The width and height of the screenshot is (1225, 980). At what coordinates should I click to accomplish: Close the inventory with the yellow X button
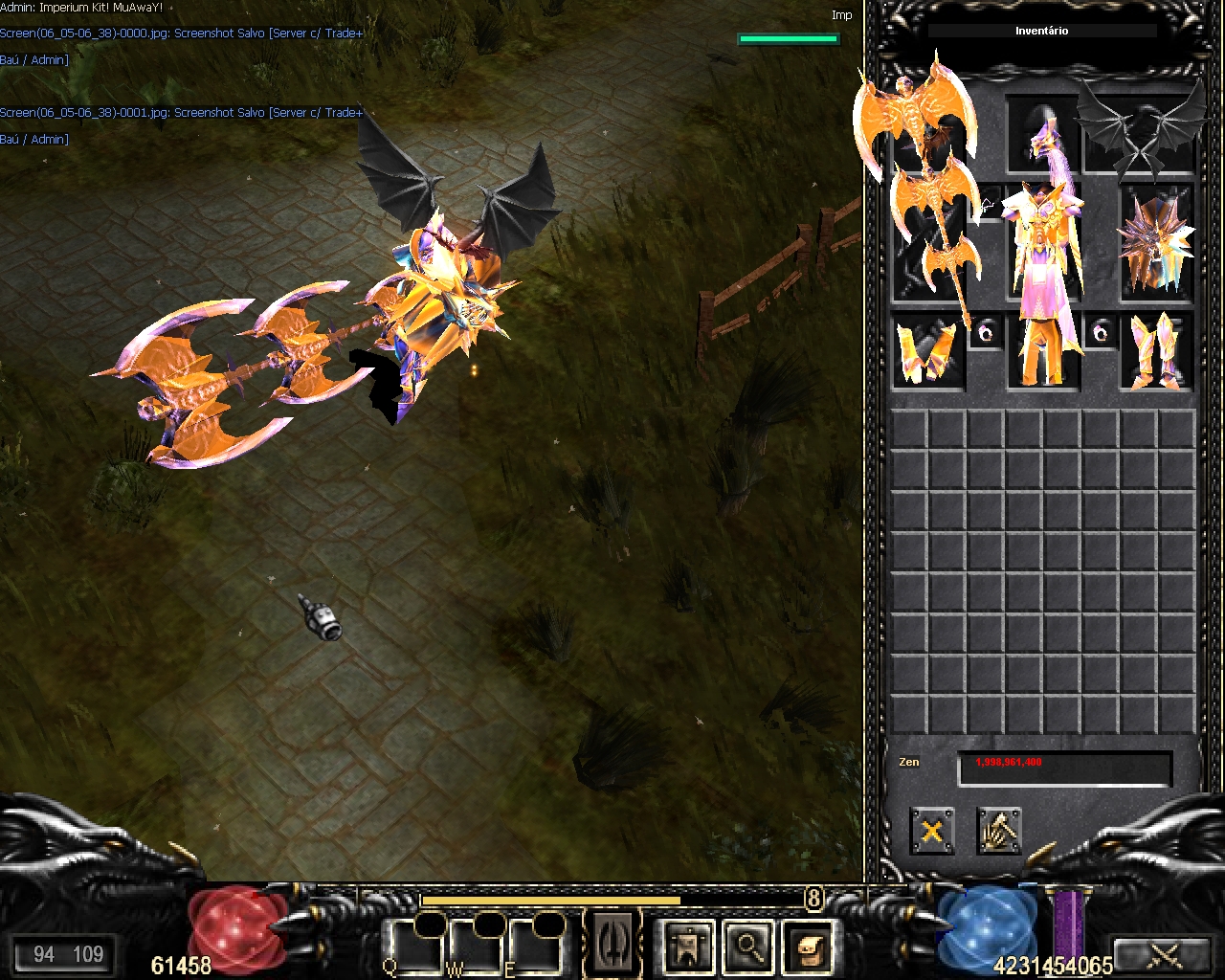tap(931, 831)
